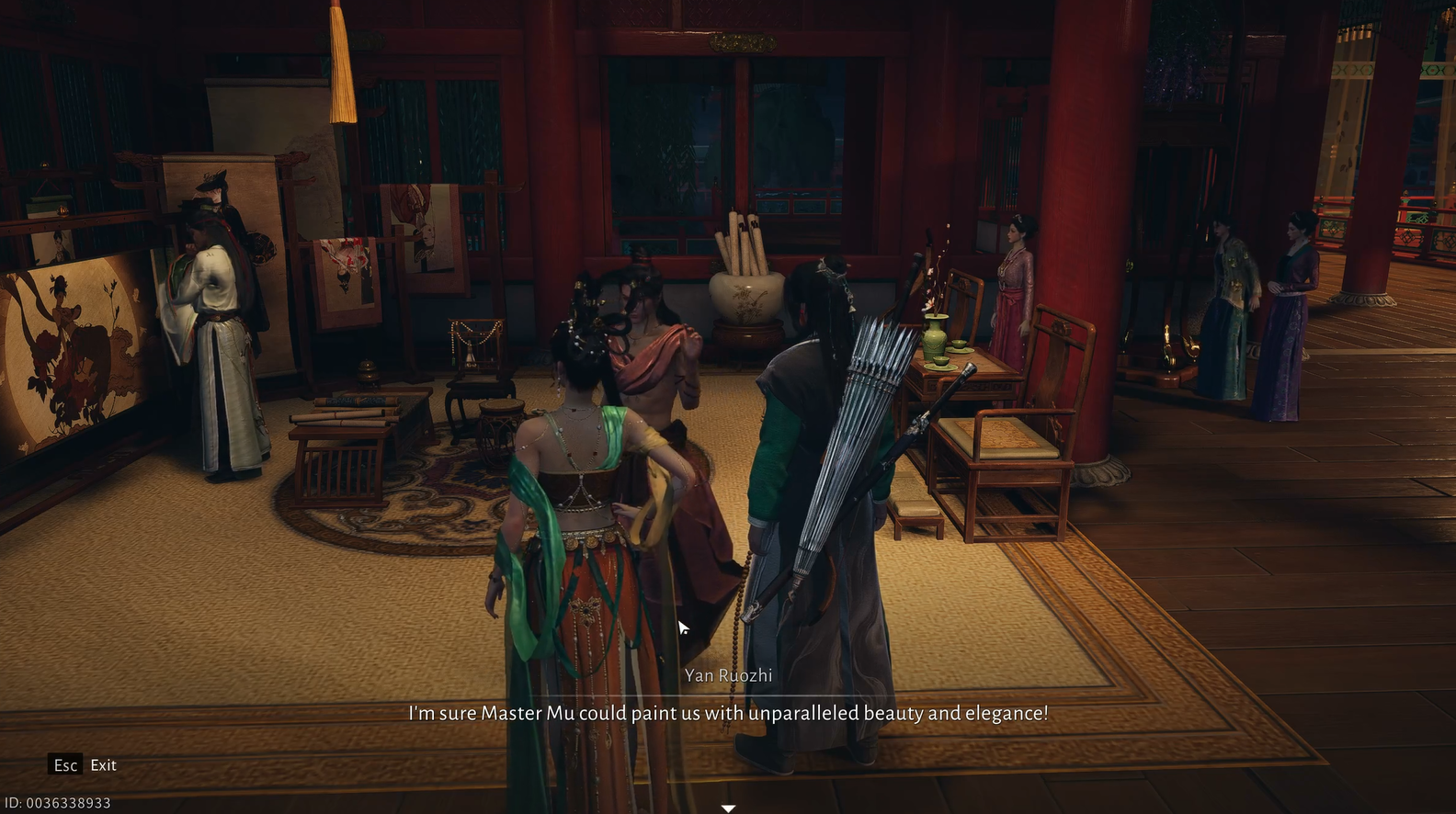Exit the conversation using the Exit button

84,764
